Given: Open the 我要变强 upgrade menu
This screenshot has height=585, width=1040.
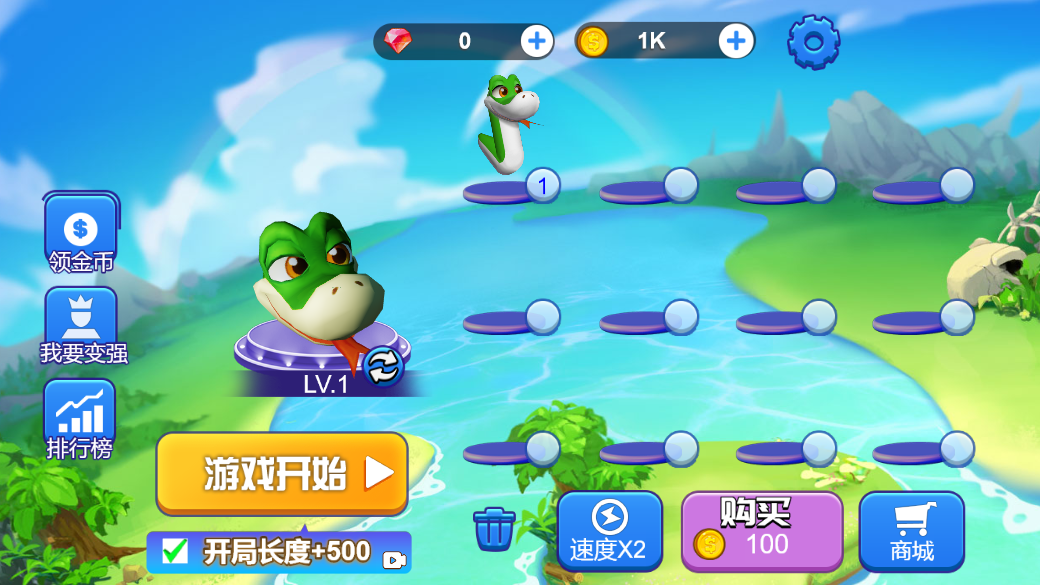Looking at the screenshot, I should (82, 327).
